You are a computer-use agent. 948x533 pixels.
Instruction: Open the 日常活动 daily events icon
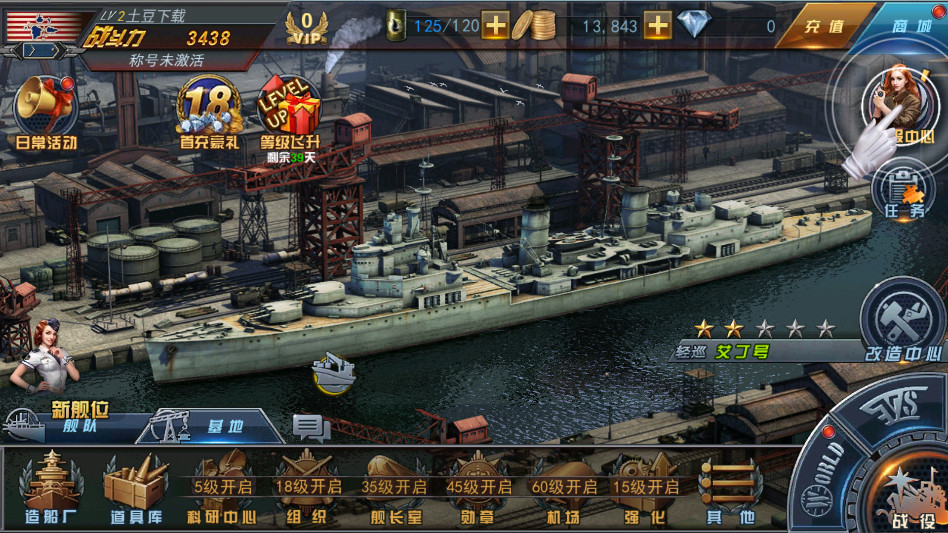(45, 110)
